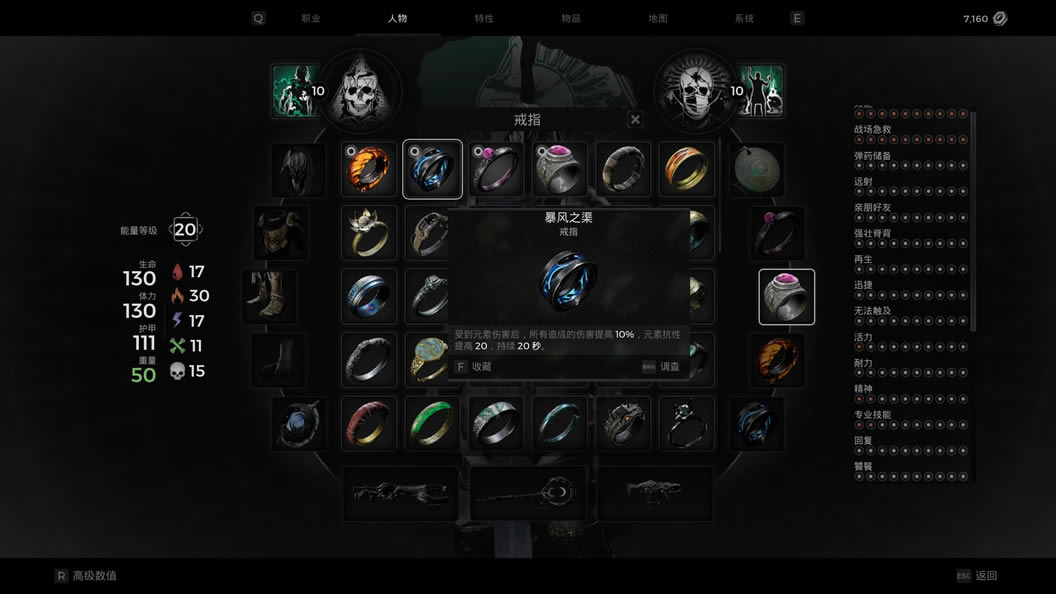The width and height of the screenshot is (1056, 594).
Task: Pick the gold ring with opal stone
Action: (432, 360)
